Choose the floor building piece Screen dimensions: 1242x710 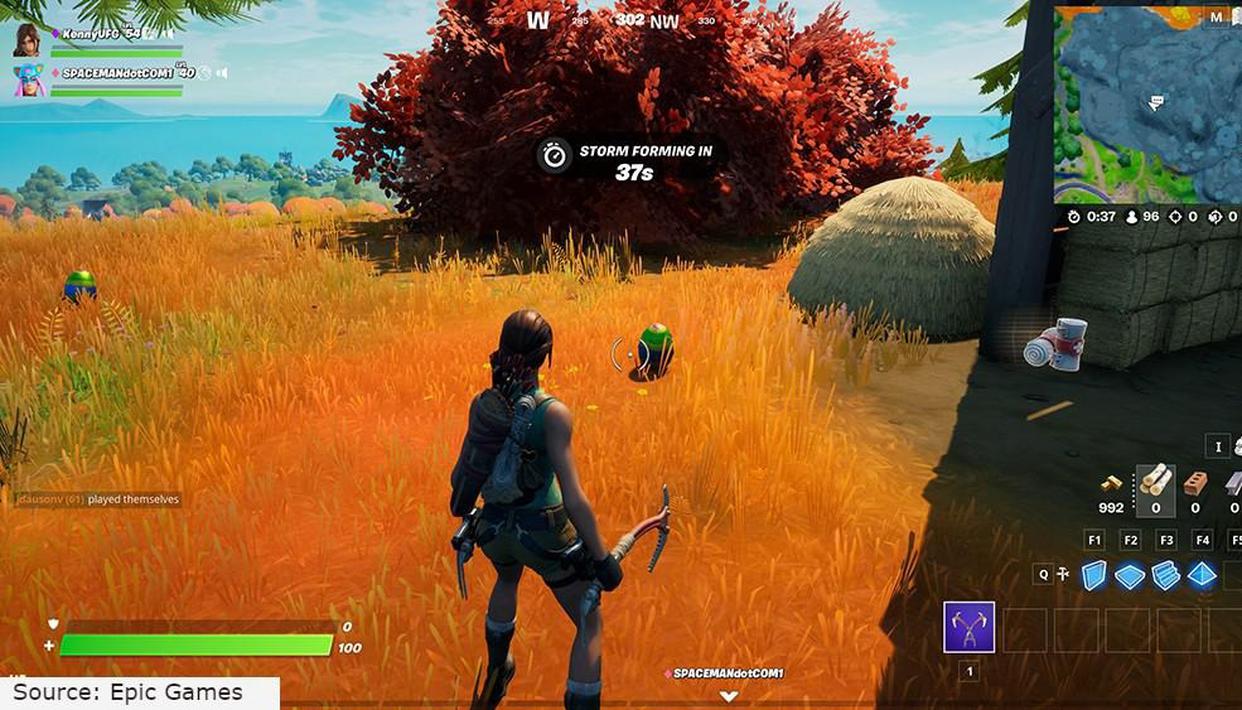pos(1130,576)
